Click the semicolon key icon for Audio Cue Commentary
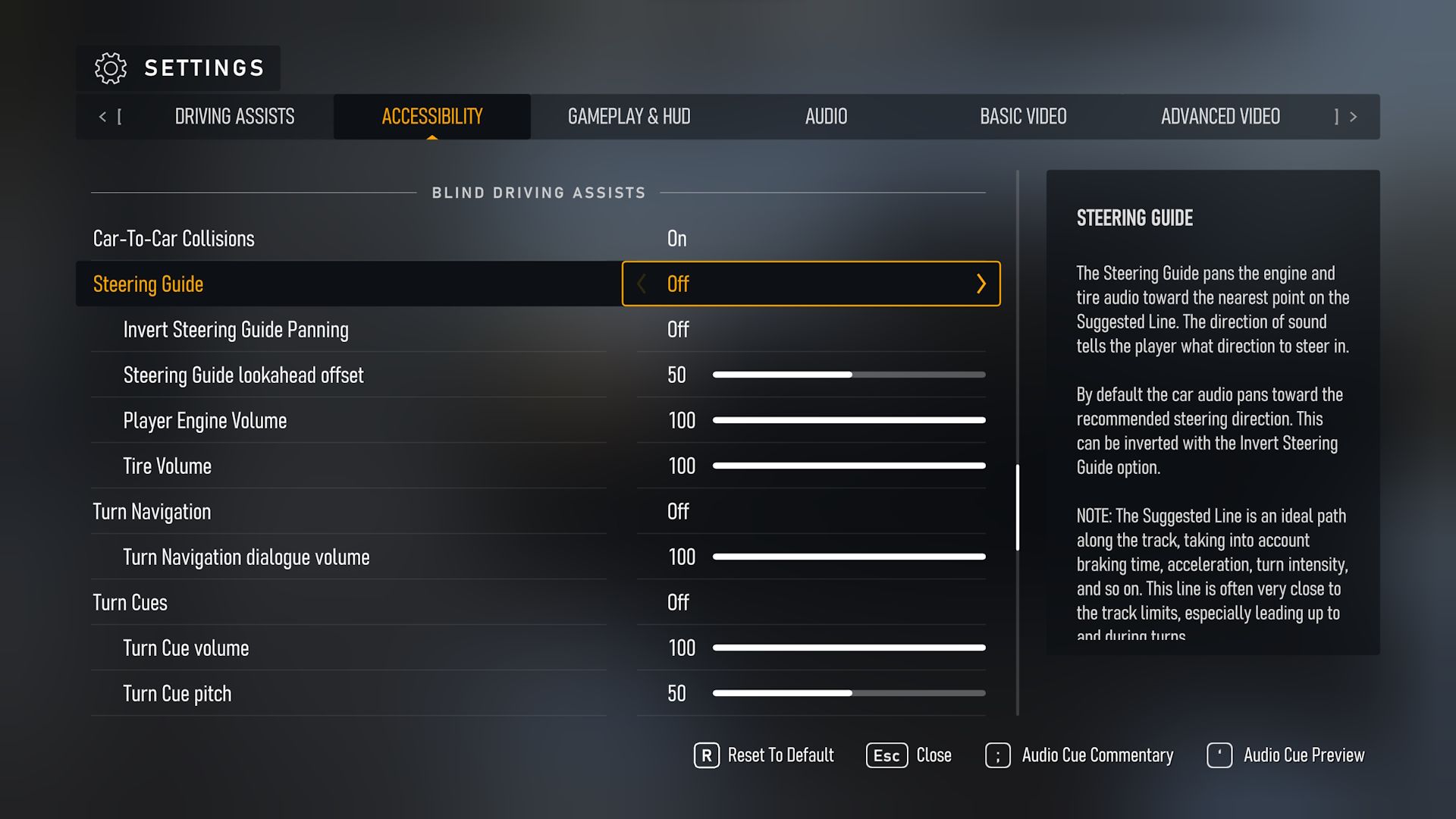The image size is (1456, 819). coord(996,755)
